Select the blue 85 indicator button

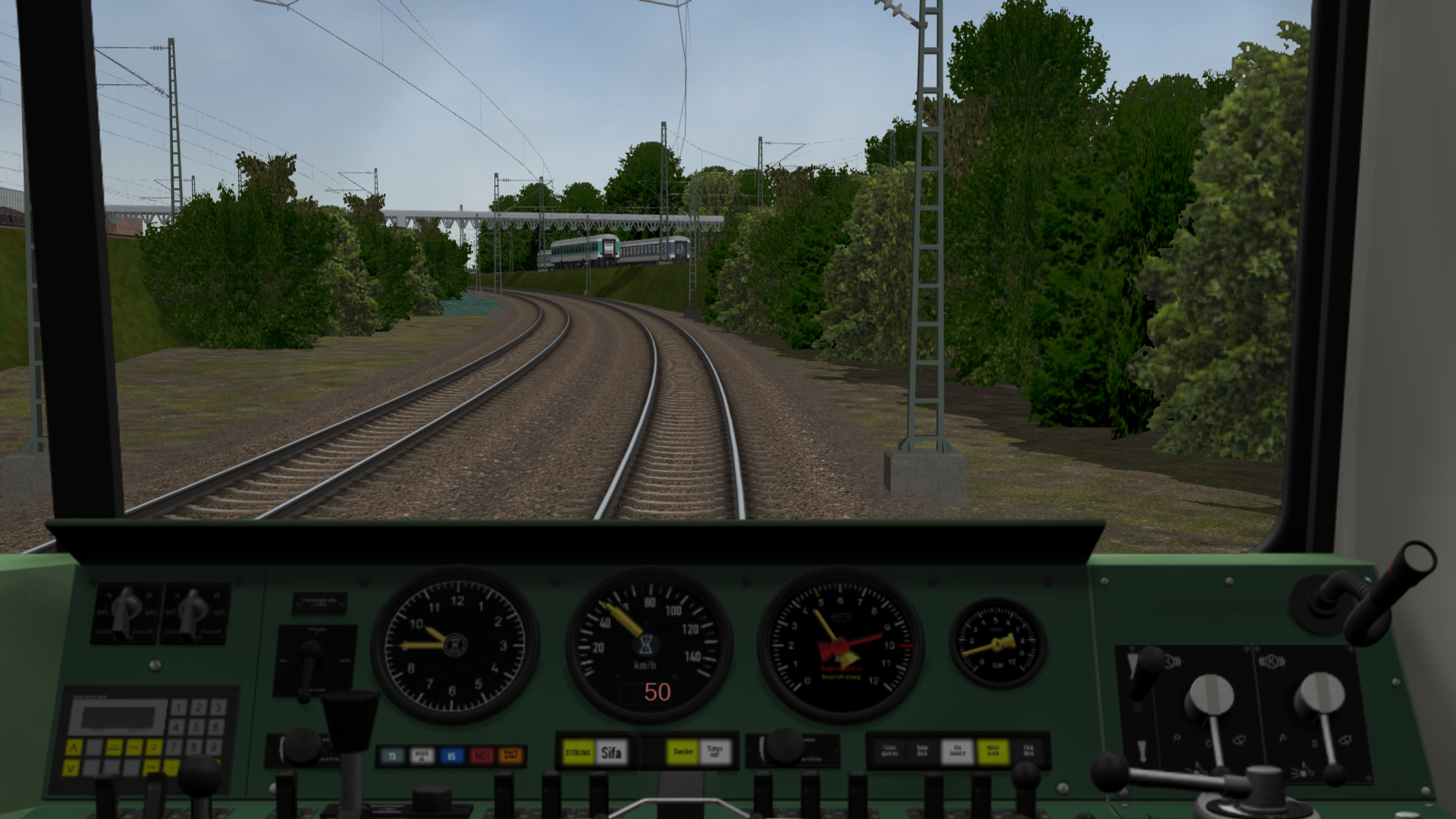[x=451, y=755]
